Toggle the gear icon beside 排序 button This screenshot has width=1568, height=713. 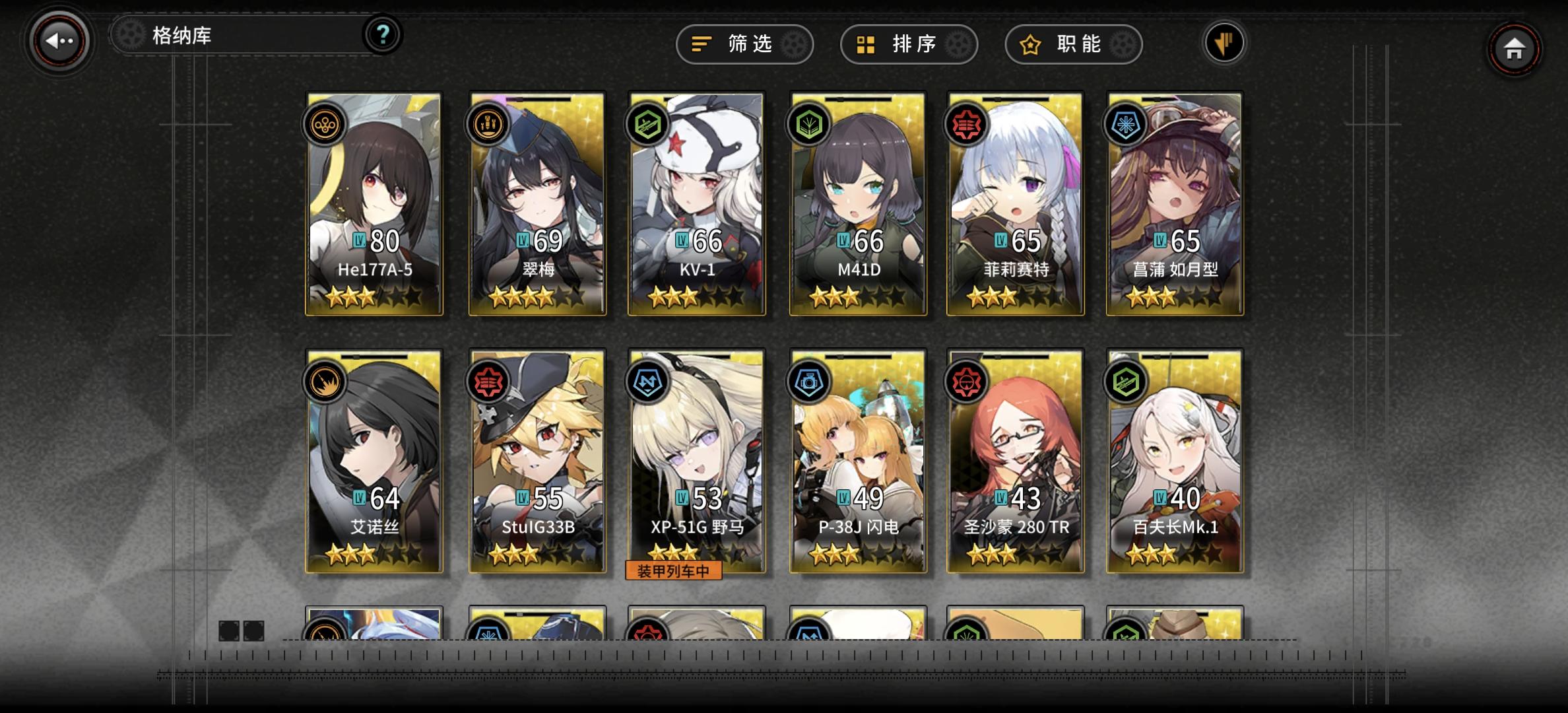click(957, 44)
